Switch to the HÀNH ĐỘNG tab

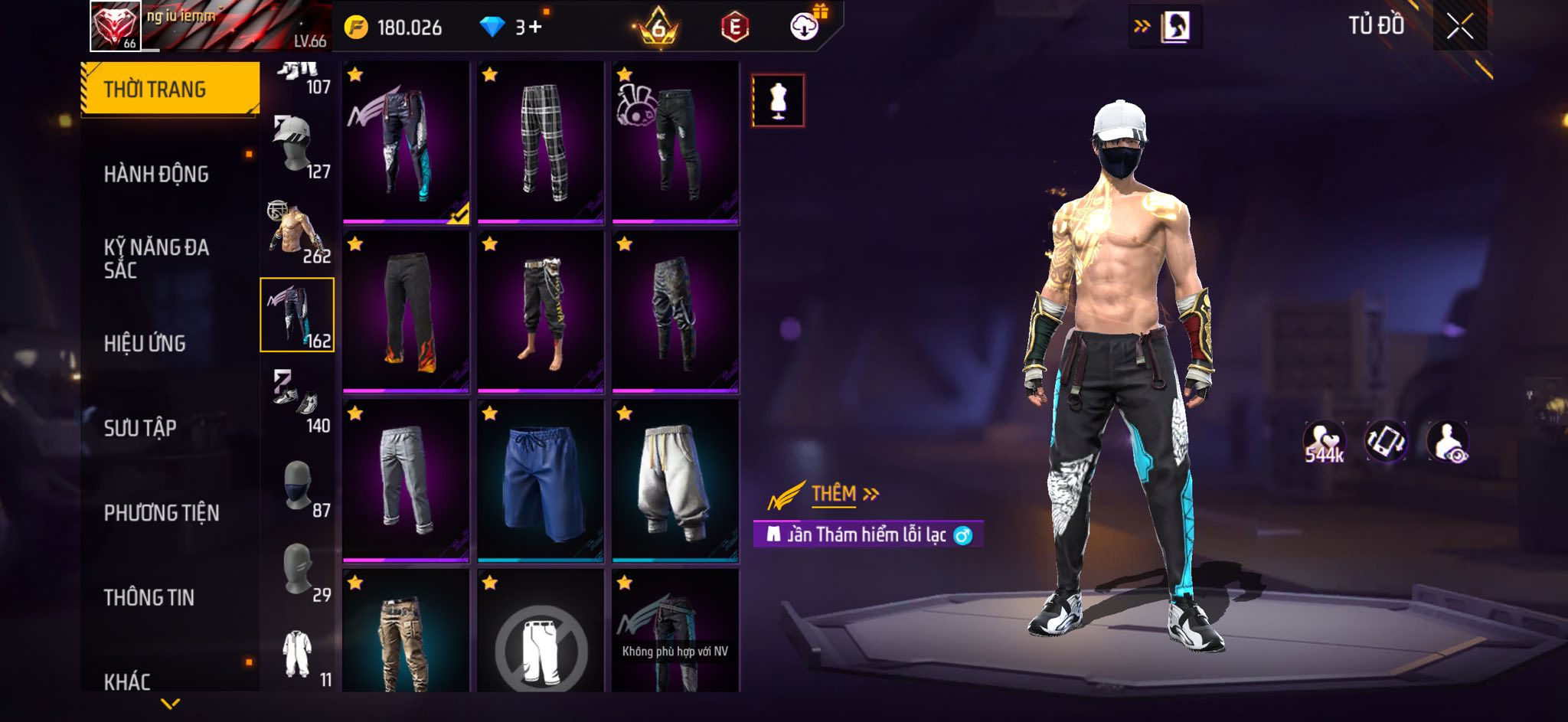tap(156, 174)
